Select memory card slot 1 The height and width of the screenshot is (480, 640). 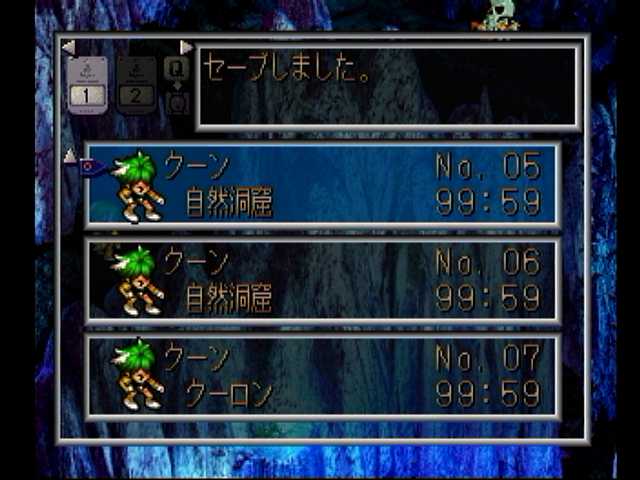point(87,85)
